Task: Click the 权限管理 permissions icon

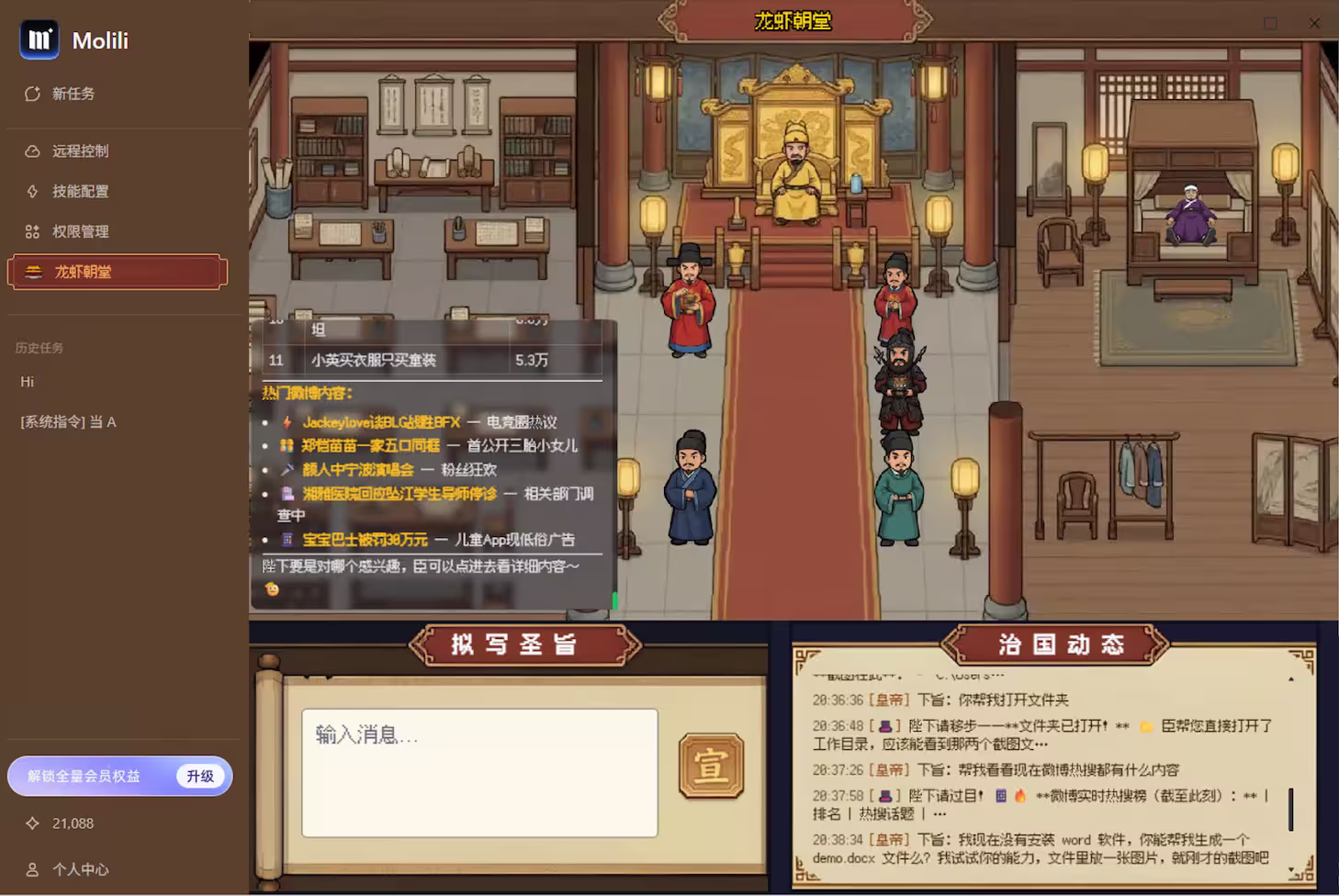Action: click(34, 231)
